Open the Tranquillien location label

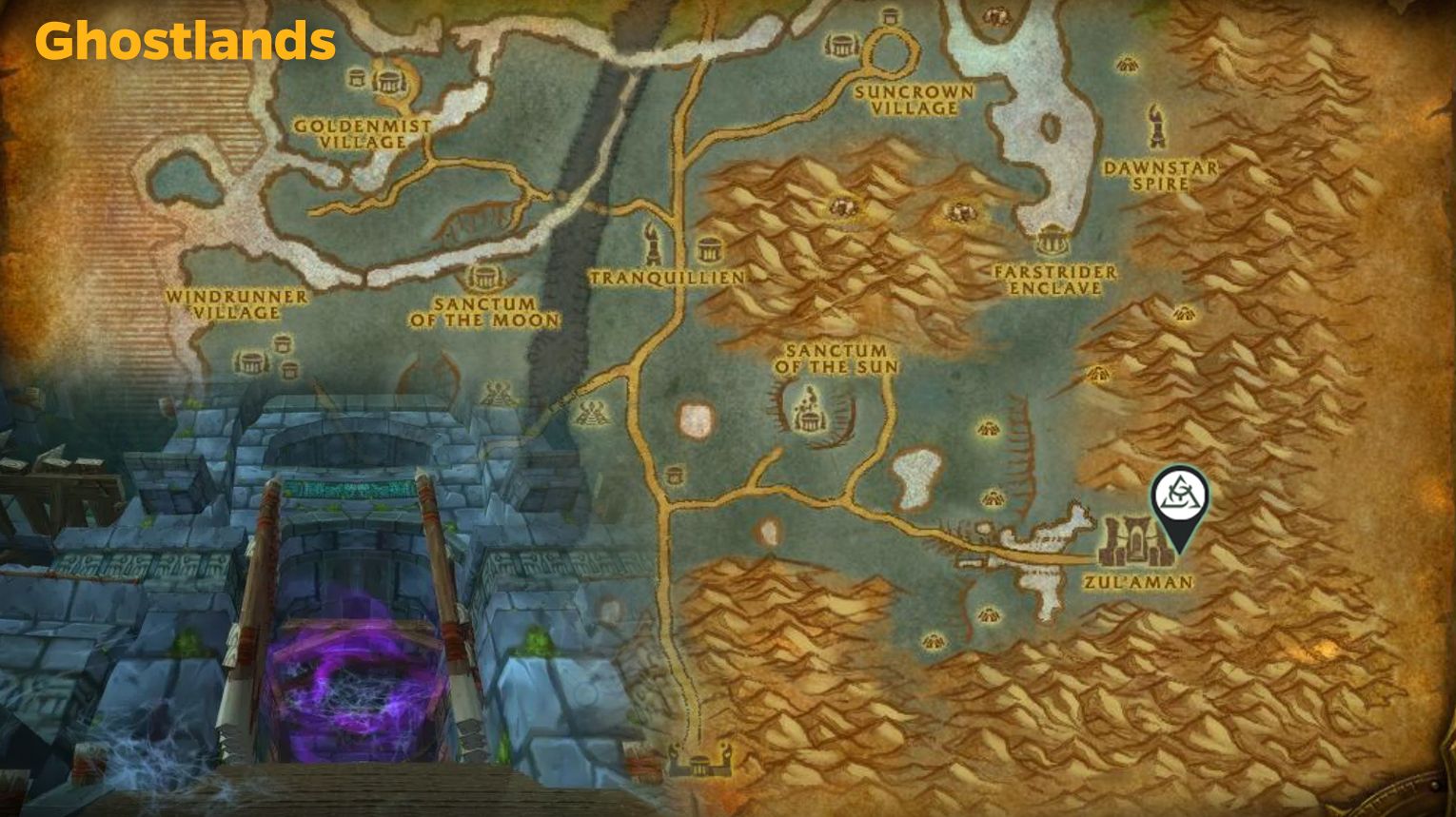[666, 277]
